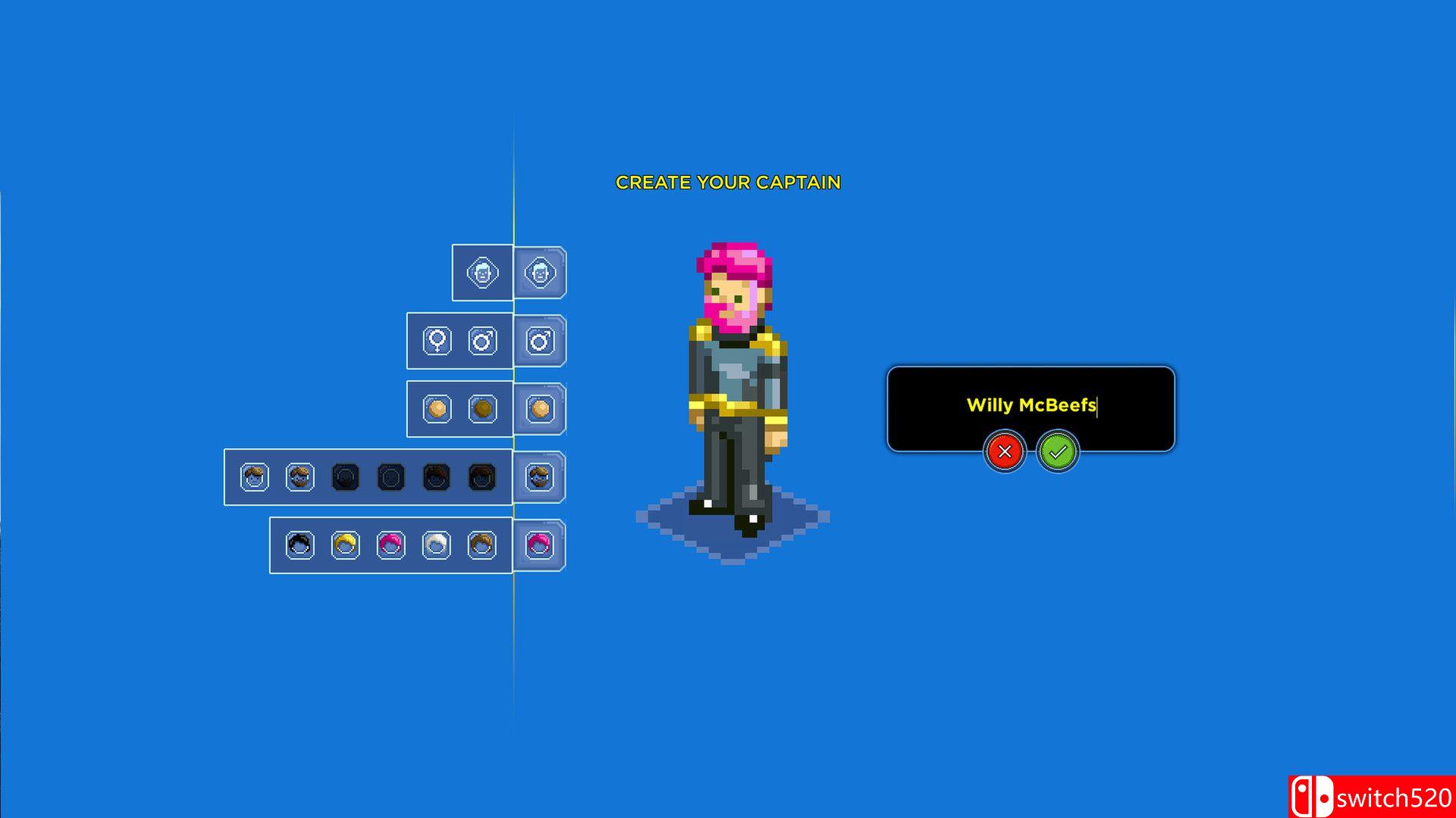Cancel name entry with the red X button
Screen dimensions: 1456x818
tap(1005, 452)
